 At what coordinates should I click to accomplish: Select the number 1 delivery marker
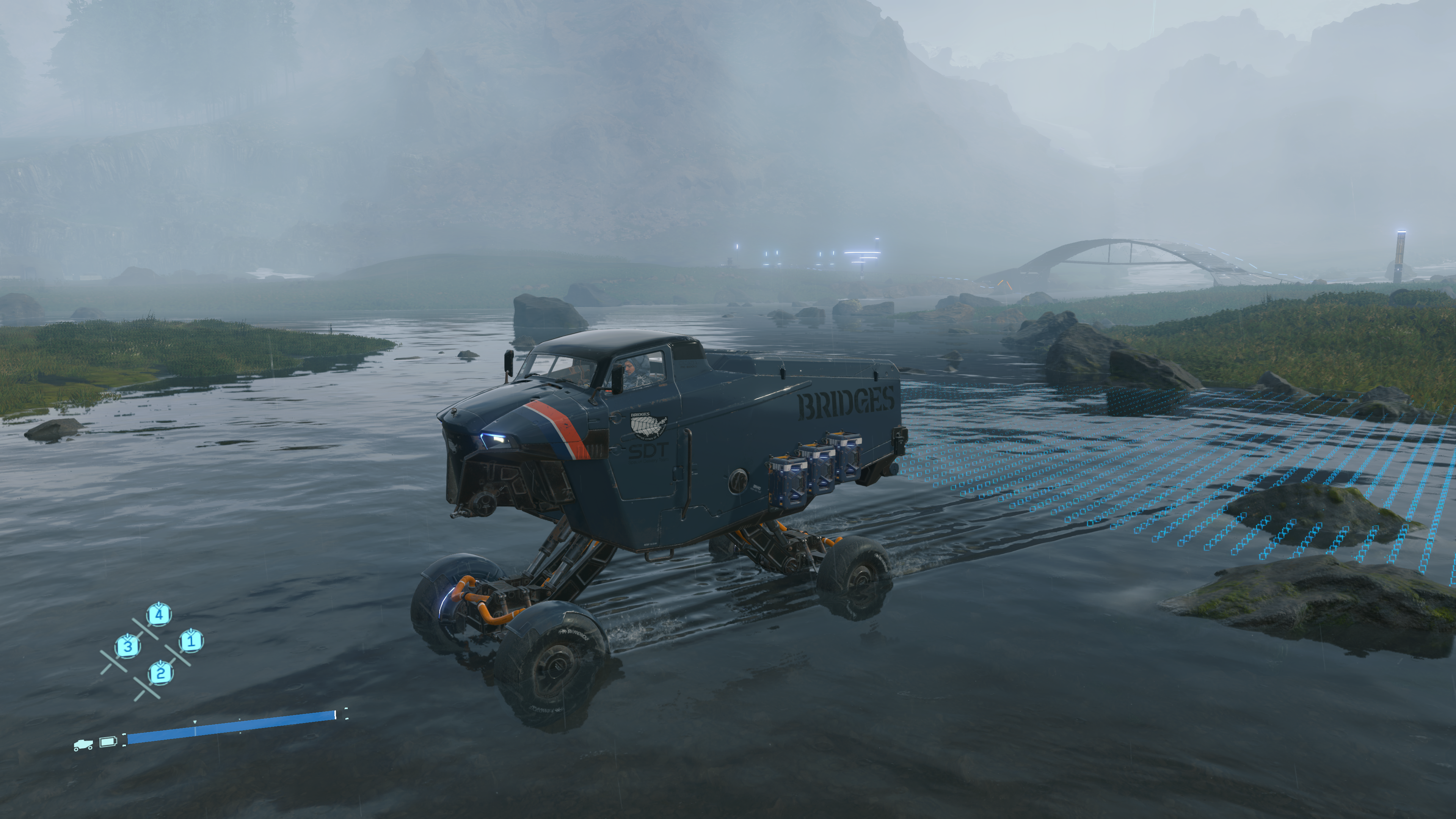(x=191, y=641)
